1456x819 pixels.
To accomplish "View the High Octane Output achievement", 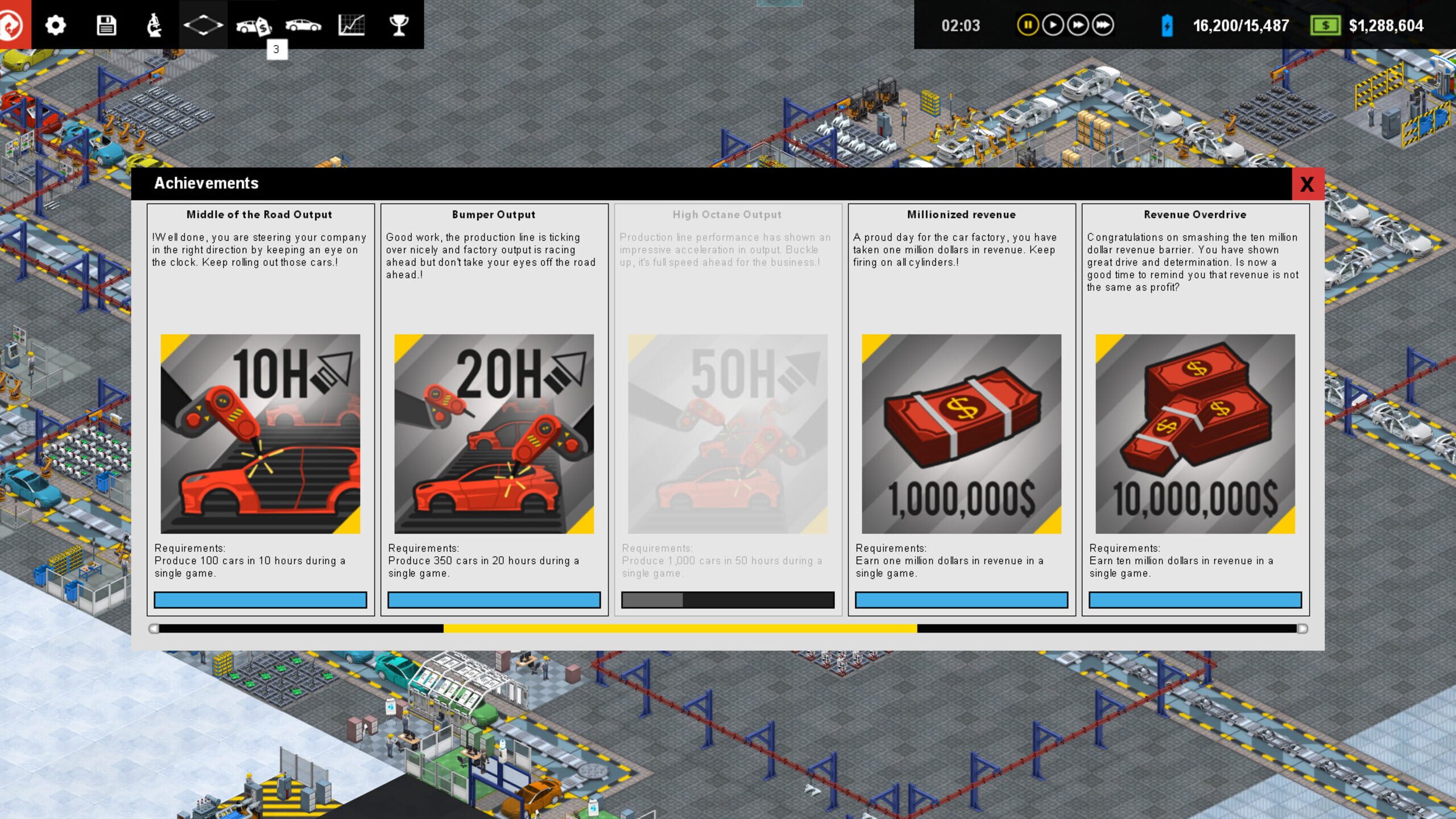I will coord(727,409).
